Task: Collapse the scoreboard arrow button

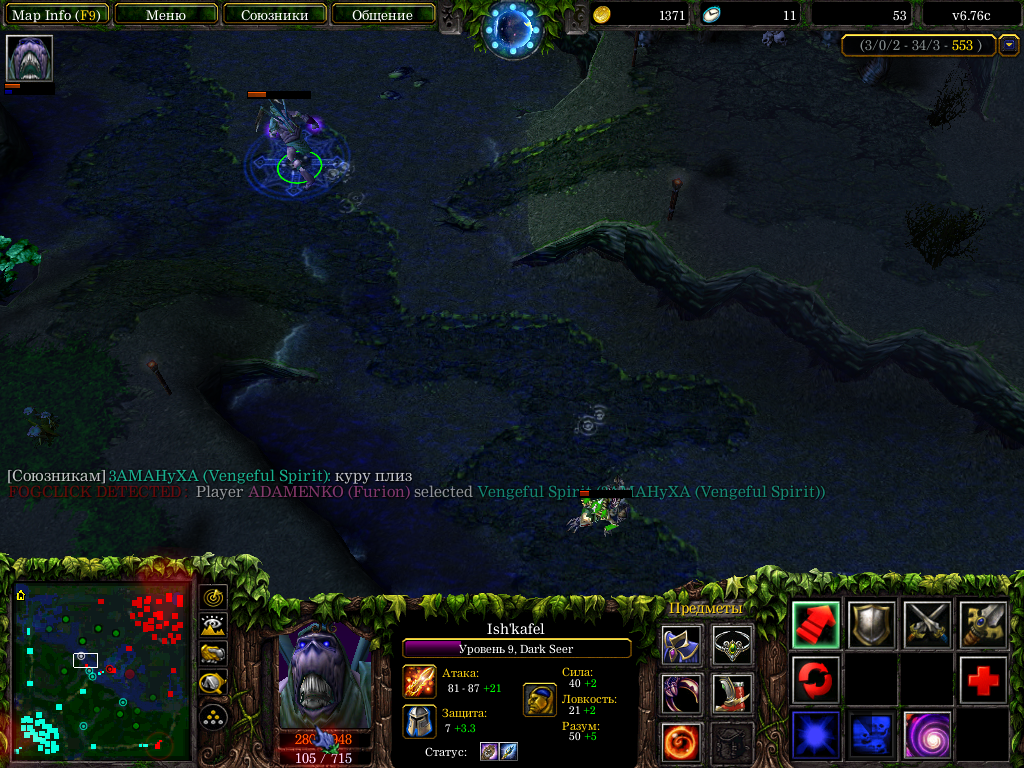Action: tap(1008, 45)
